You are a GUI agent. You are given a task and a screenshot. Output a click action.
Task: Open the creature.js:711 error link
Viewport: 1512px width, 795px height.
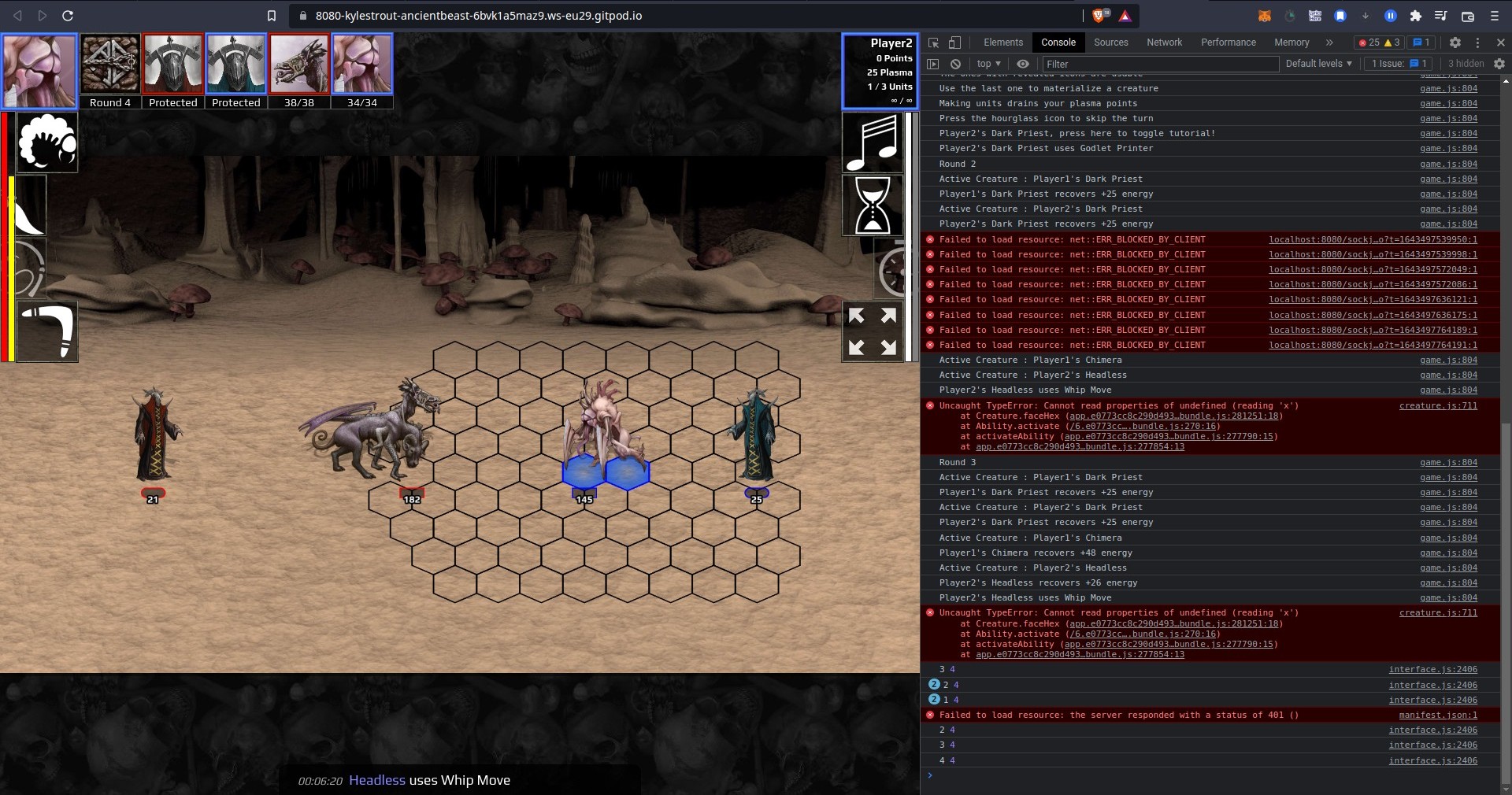coord(1438,406)
